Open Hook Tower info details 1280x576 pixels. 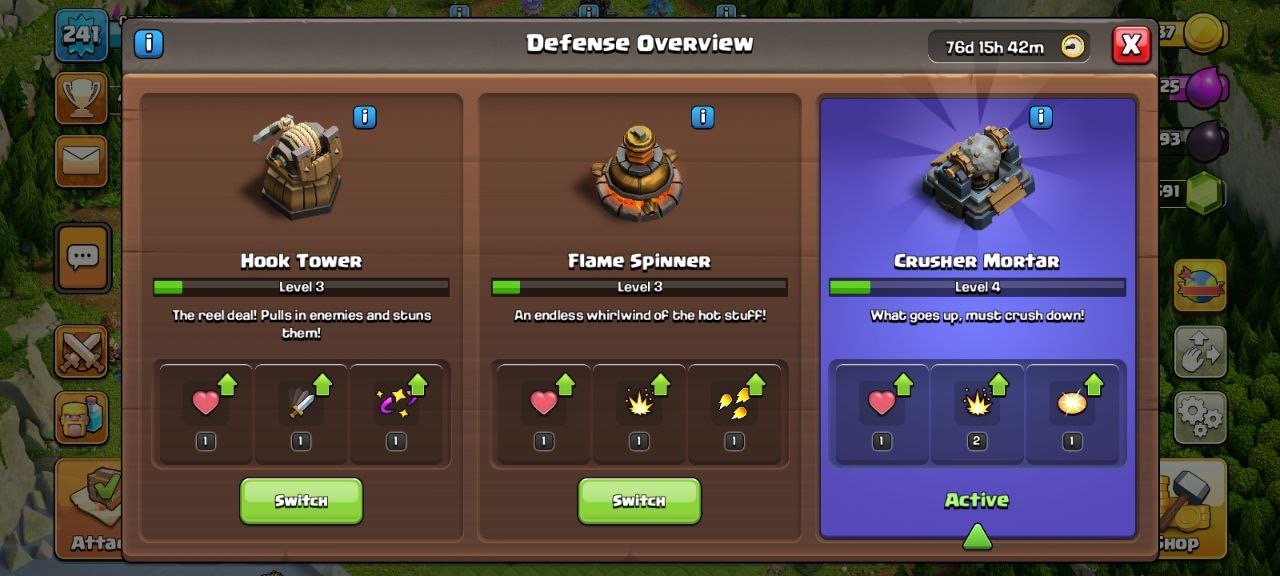pos(365,117)
